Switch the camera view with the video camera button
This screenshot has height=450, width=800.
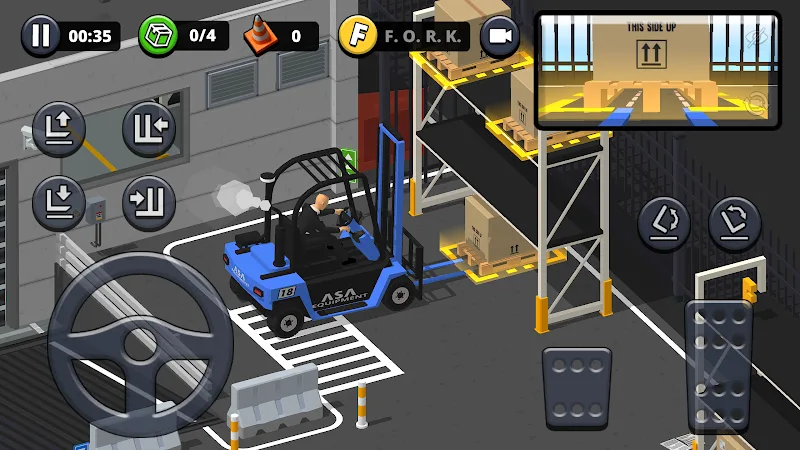click(x=500, y=37)
